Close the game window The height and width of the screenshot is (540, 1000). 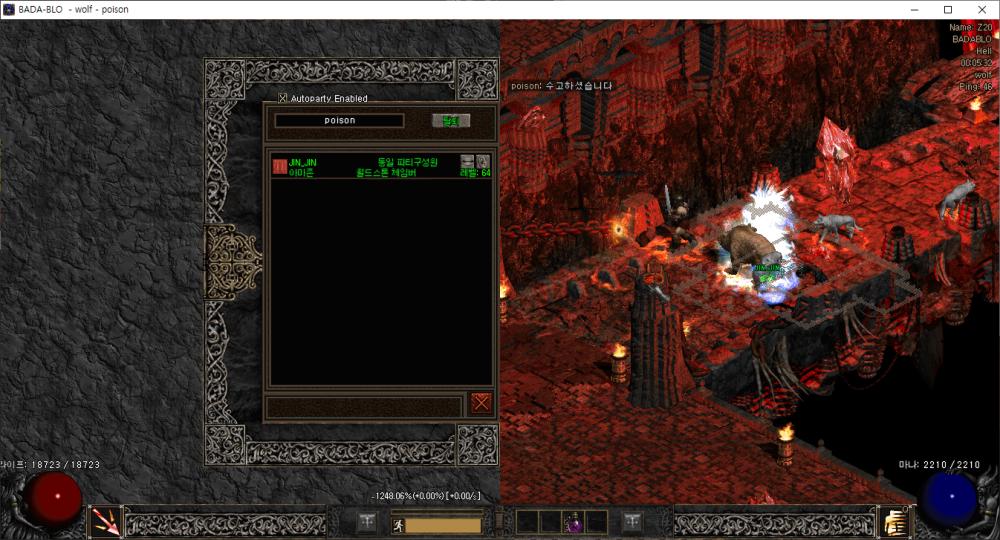(x=979, y=10)
